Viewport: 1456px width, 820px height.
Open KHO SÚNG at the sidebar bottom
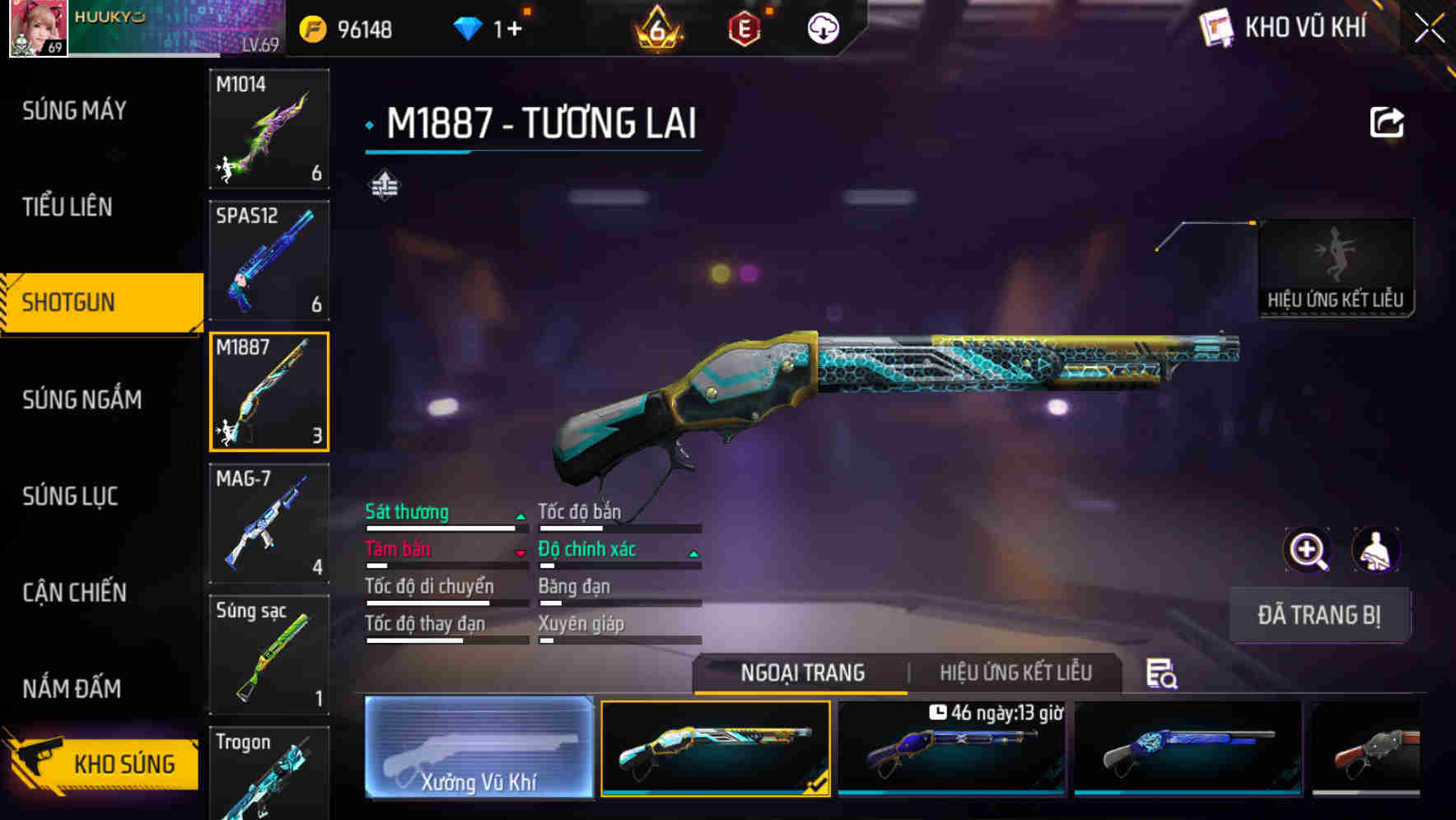101,763
